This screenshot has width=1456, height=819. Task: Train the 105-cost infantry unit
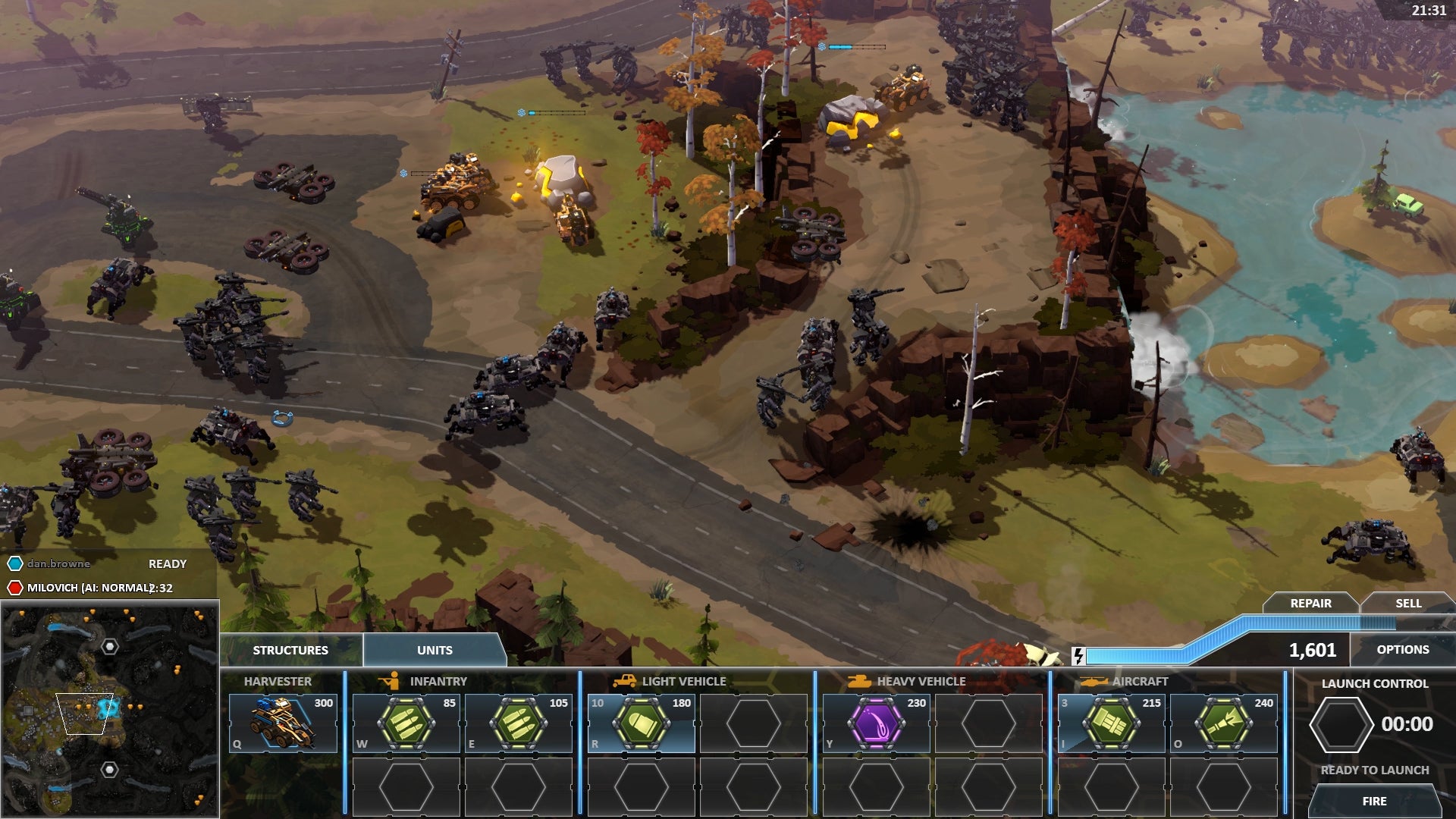(519, 723)
